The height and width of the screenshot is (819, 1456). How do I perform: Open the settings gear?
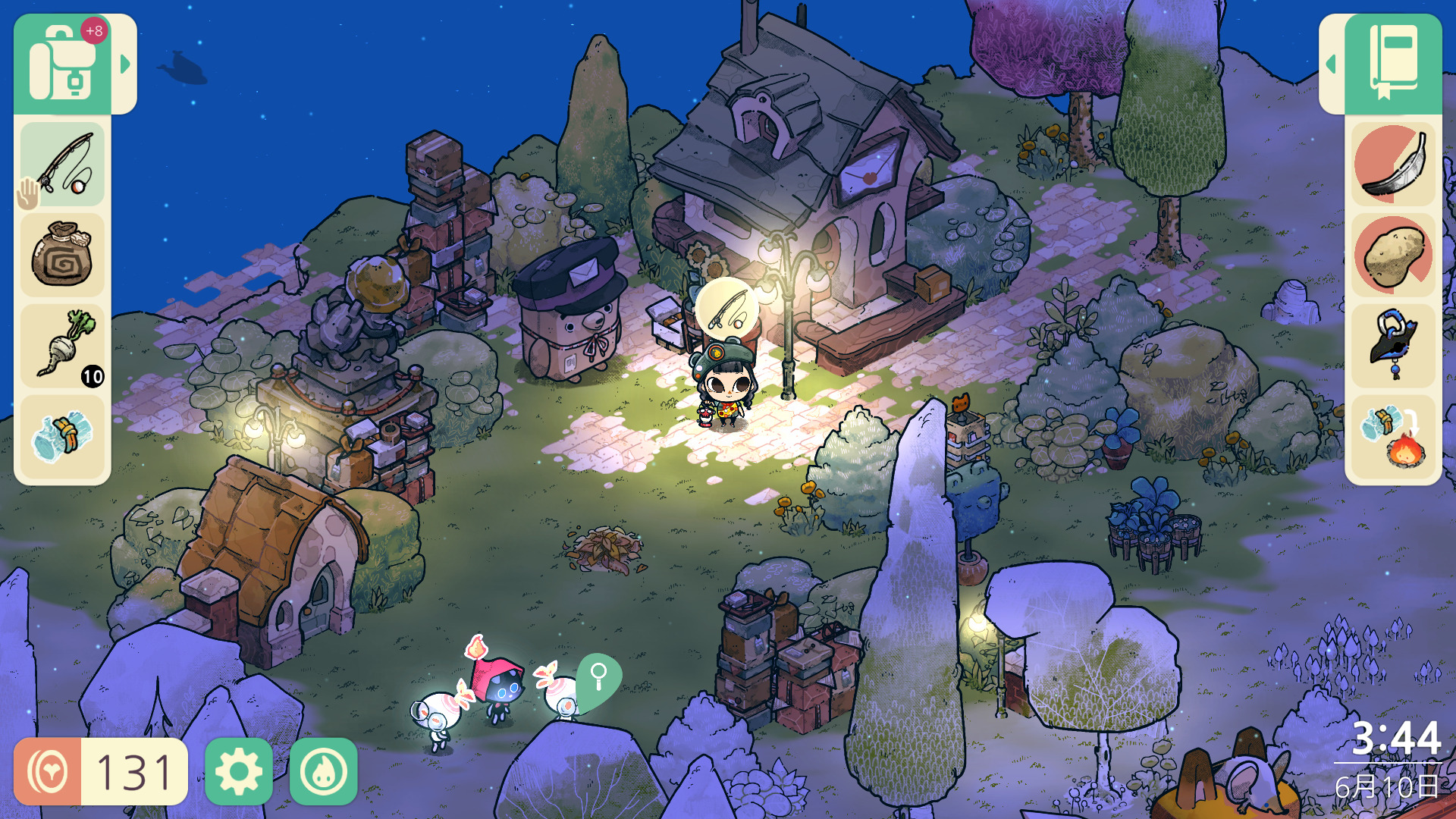point(239,771)
